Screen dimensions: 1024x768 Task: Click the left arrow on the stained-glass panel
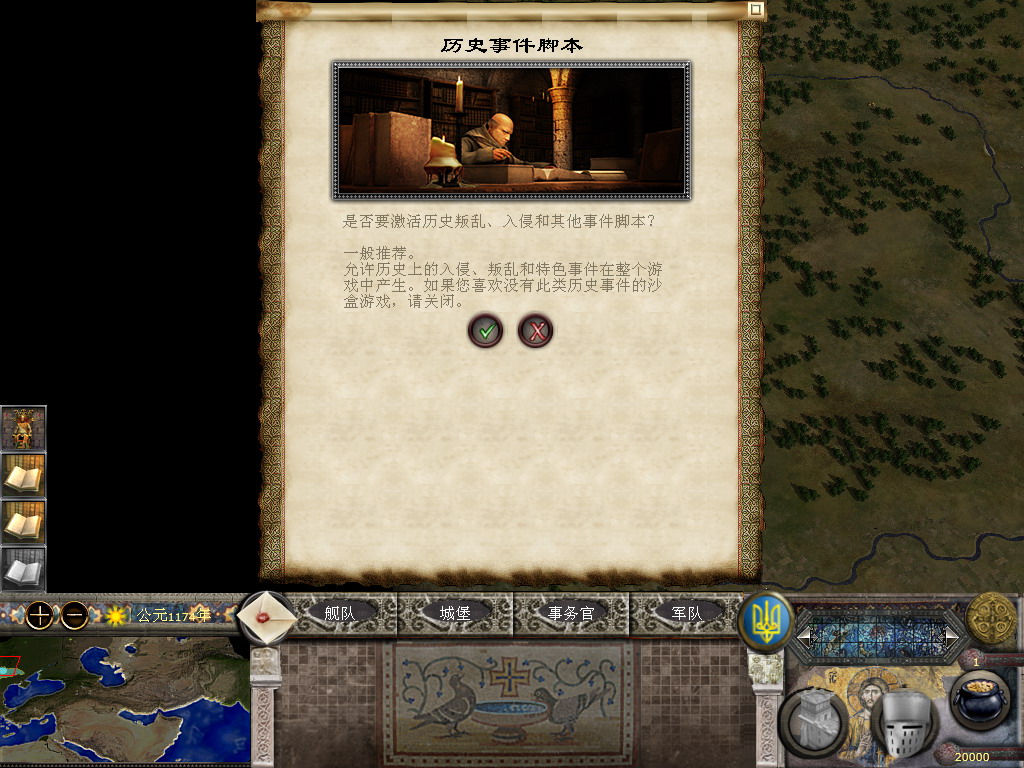coord(802,635)
